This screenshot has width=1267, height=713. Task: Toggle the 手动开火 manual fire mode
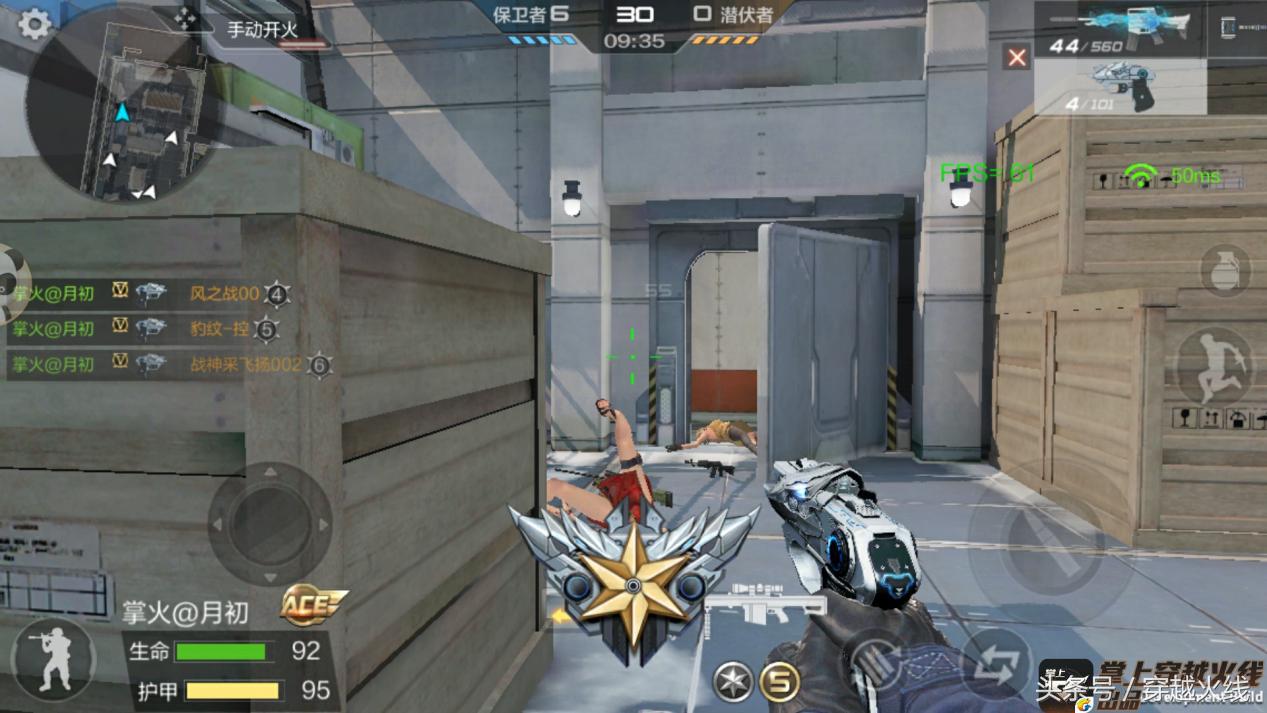[x=263, y=30]
